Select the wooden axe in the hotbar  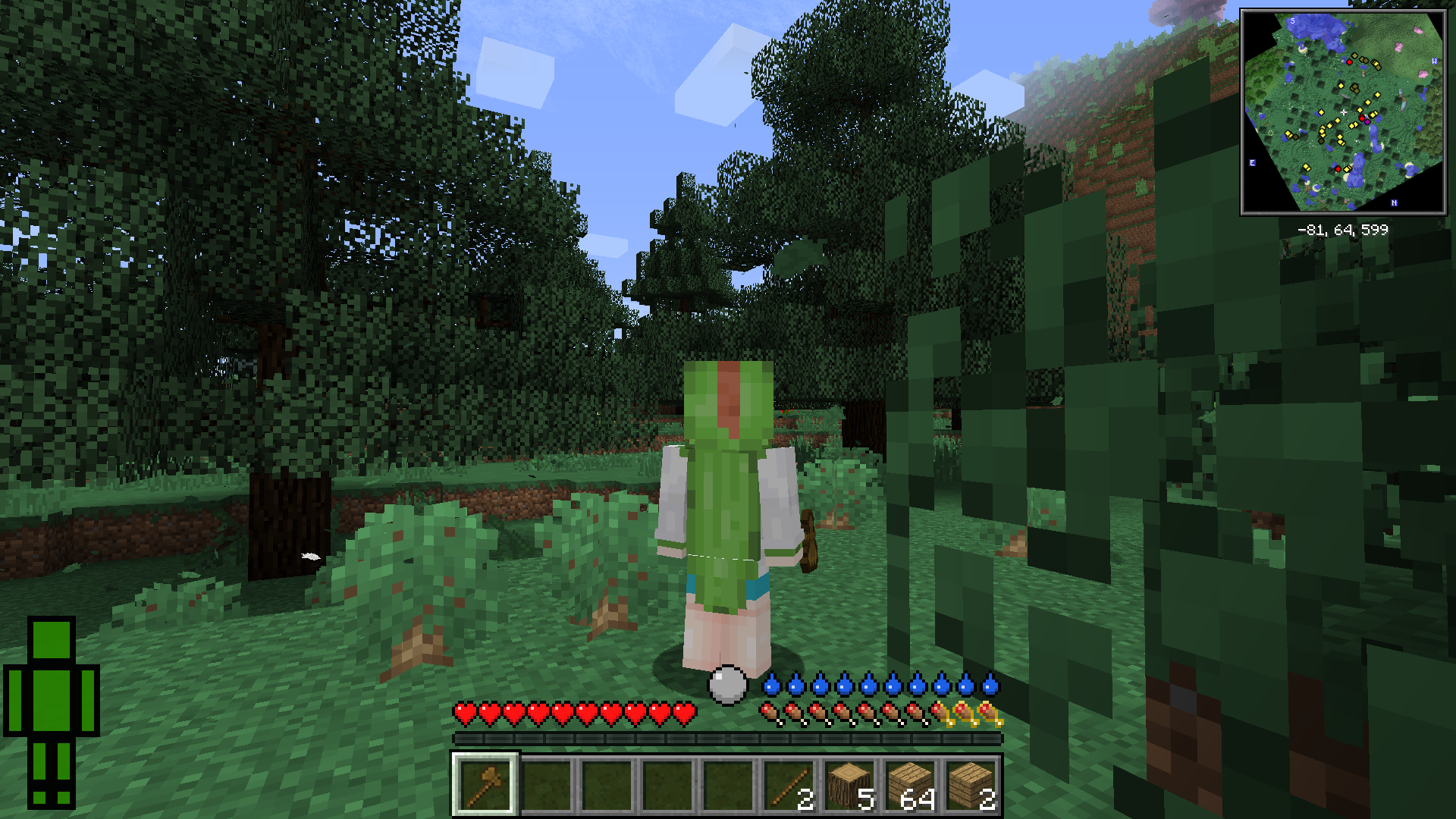click(486, 782)
